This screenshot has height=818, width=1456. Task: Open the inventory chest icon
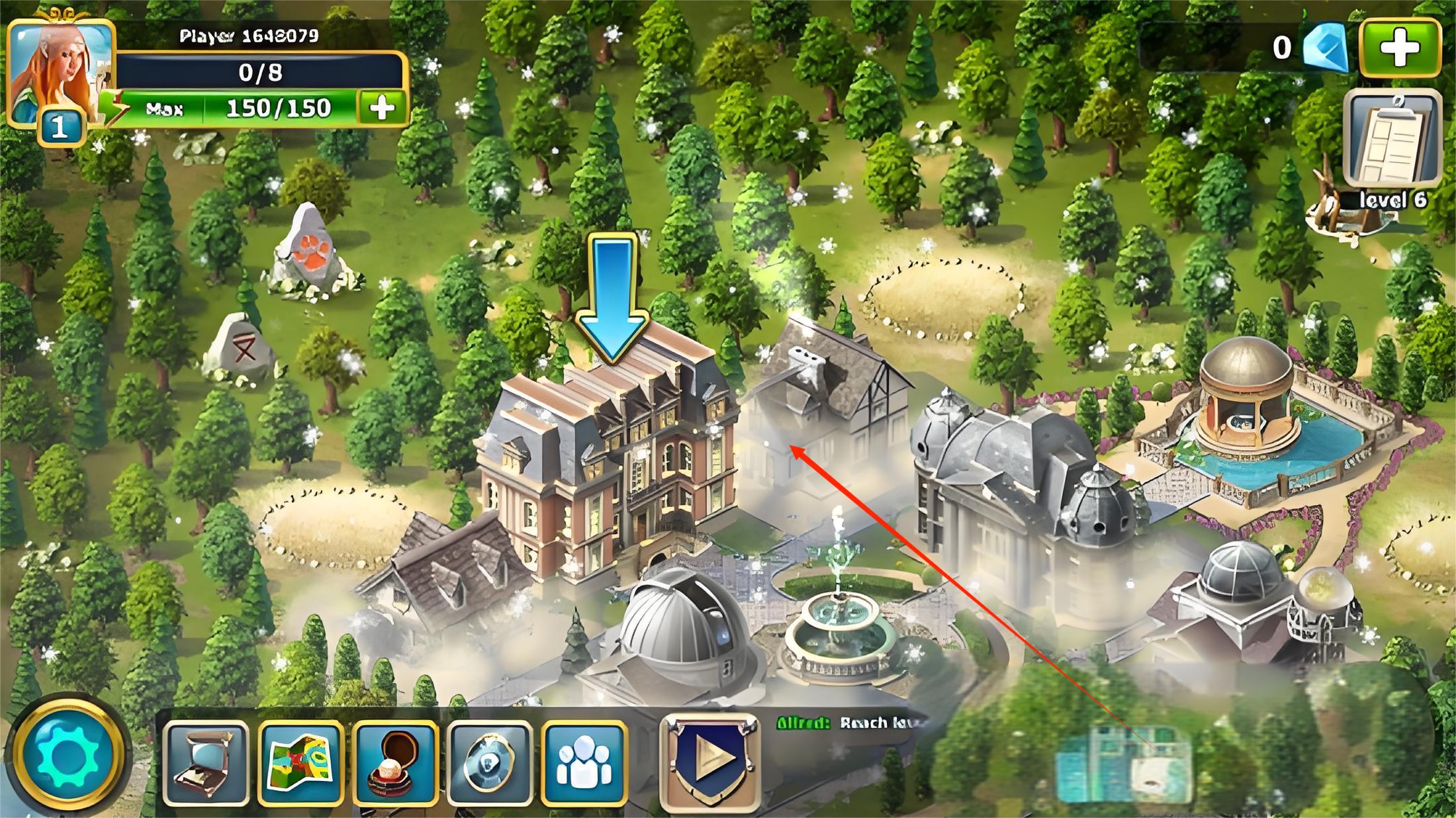(x=206, y=763)
